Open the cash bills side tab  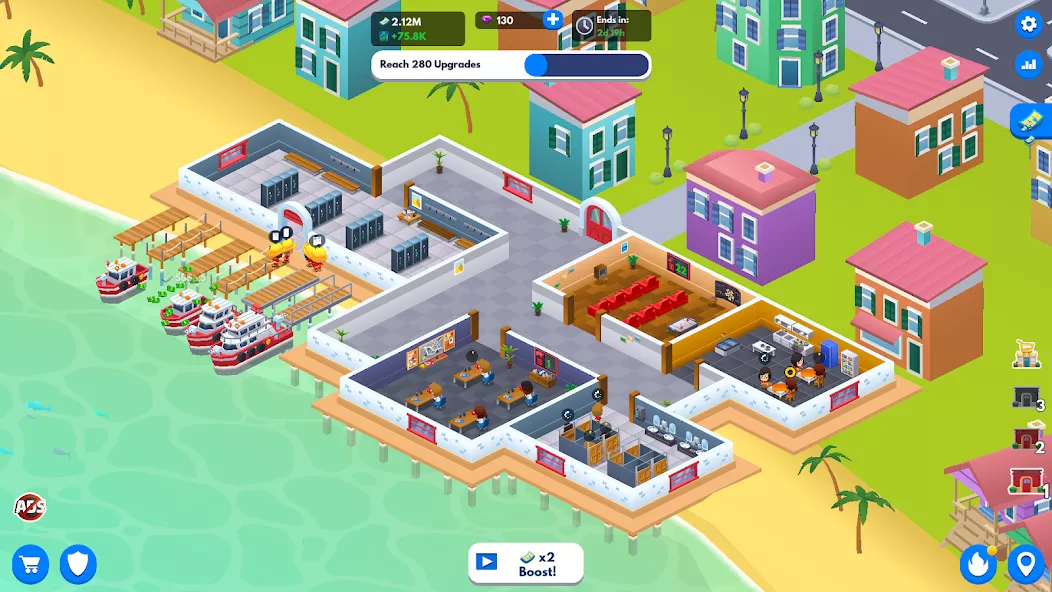click(1031, 123)
